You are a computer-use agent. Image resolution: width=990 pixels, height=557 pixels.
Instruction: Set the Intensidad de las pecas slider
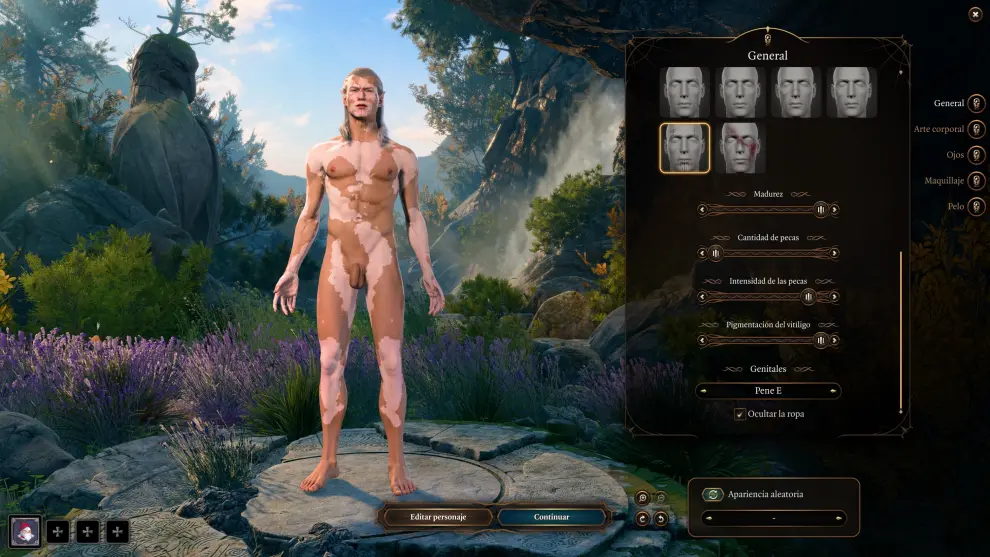(x=808, y=297)
